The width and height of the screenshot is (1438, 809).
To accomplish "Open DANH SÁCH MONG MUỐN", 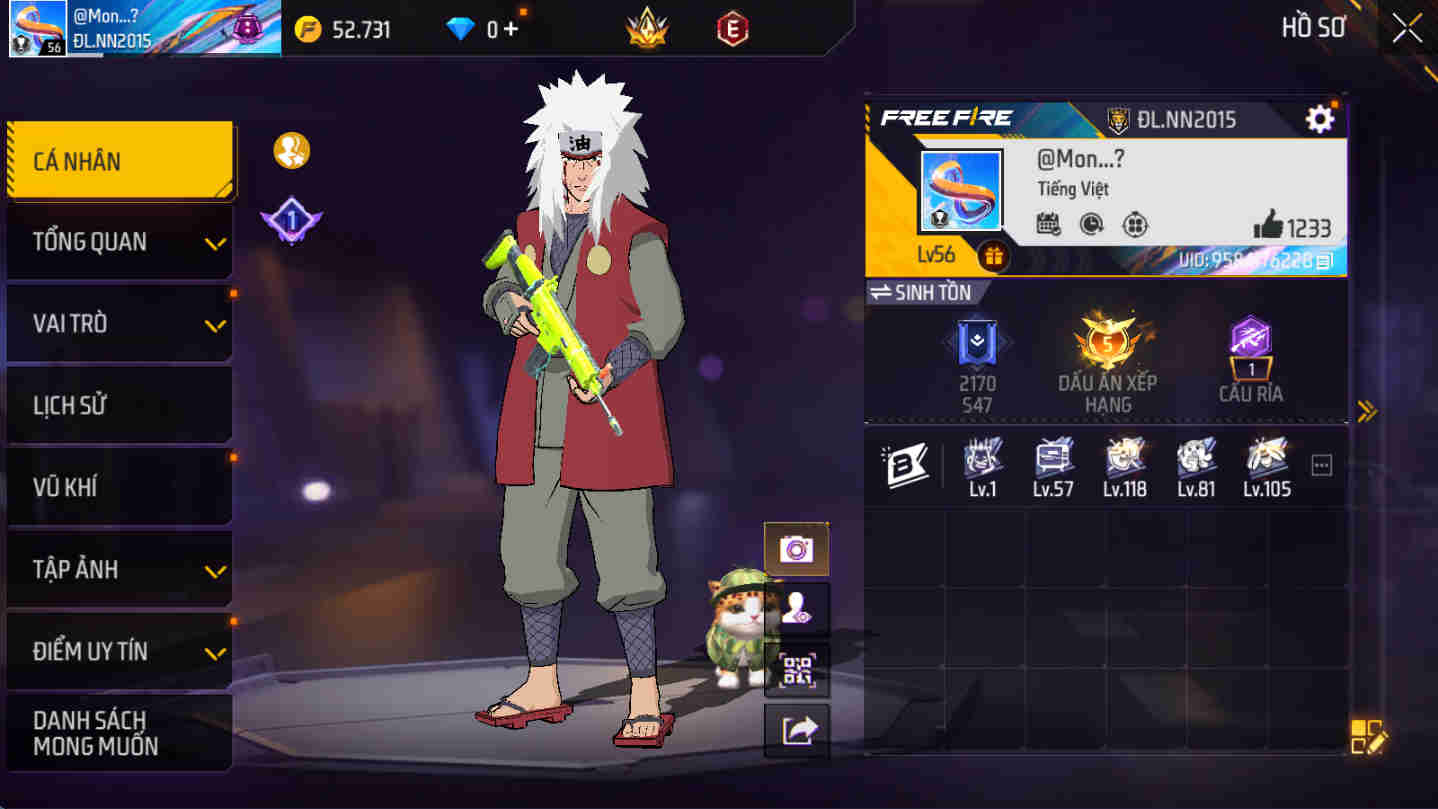I will tap(119, 732).
